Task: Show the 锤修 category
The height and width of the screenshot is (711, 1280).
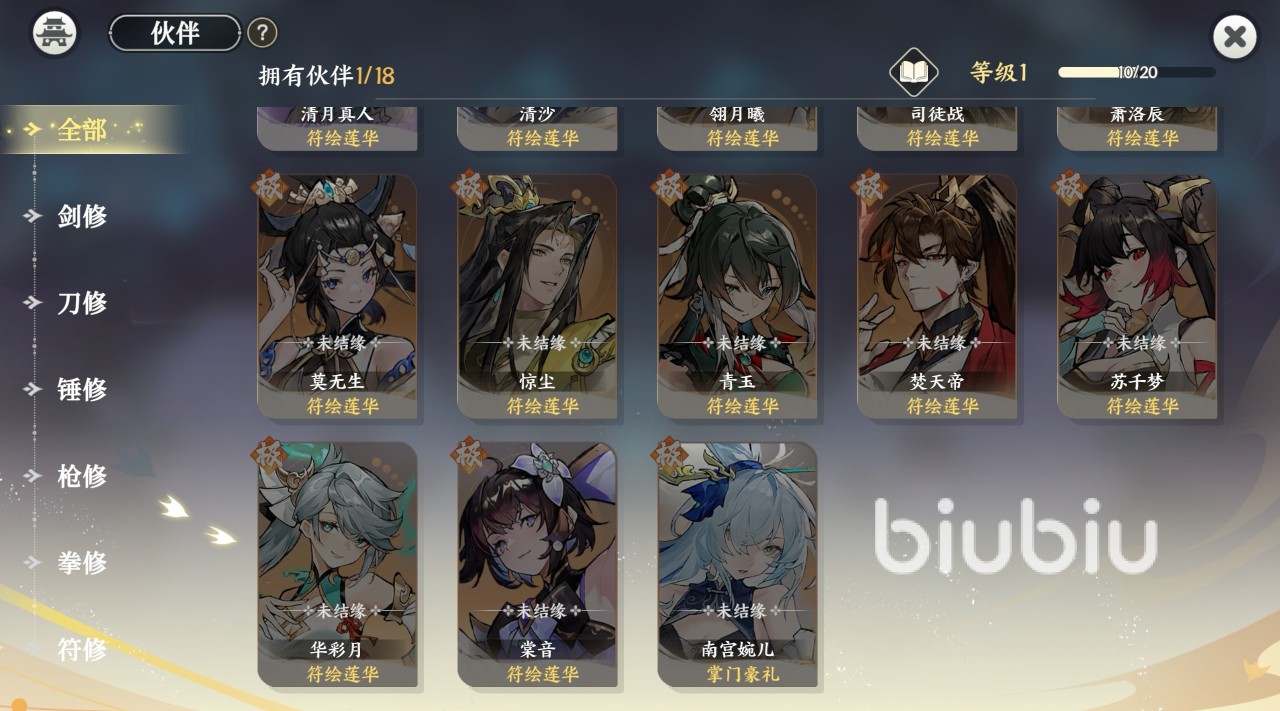Action: [x=82, y=389]
